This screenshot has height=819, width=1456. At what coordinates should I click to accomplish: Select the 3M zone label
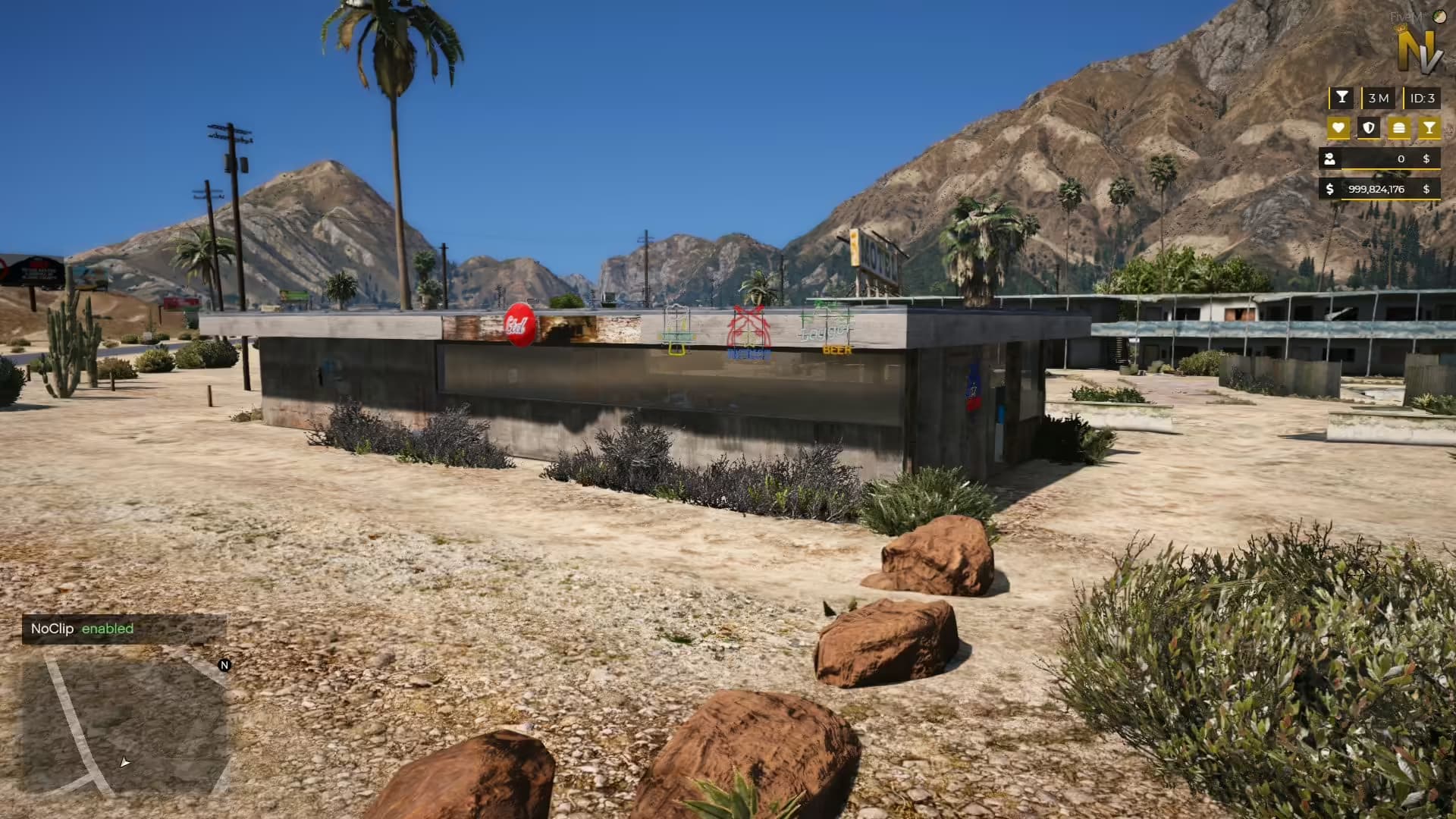click(1379, 97)
